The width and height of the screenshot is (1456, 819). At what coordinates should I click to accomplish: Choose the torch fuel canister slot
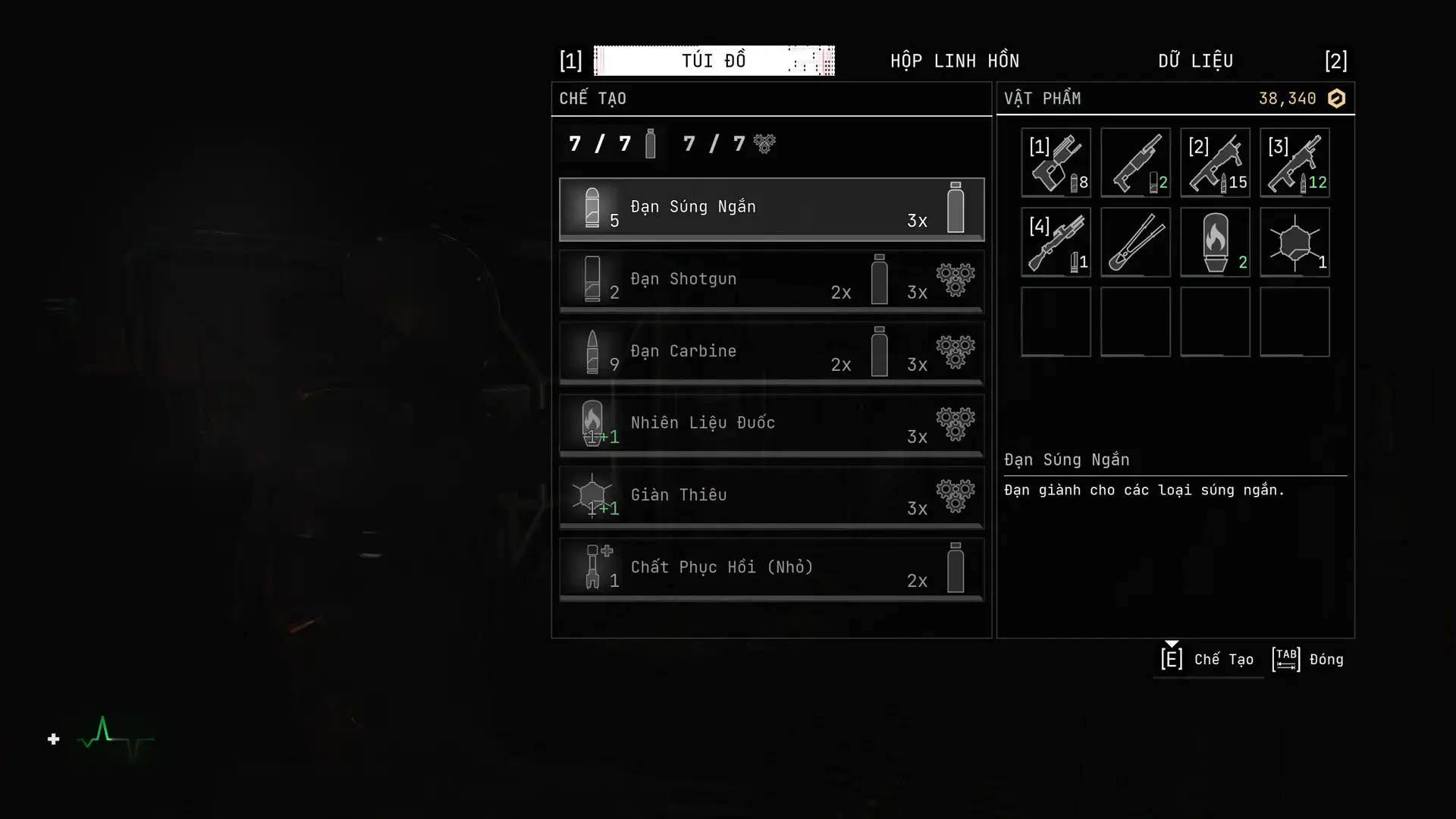[1215, 243]
